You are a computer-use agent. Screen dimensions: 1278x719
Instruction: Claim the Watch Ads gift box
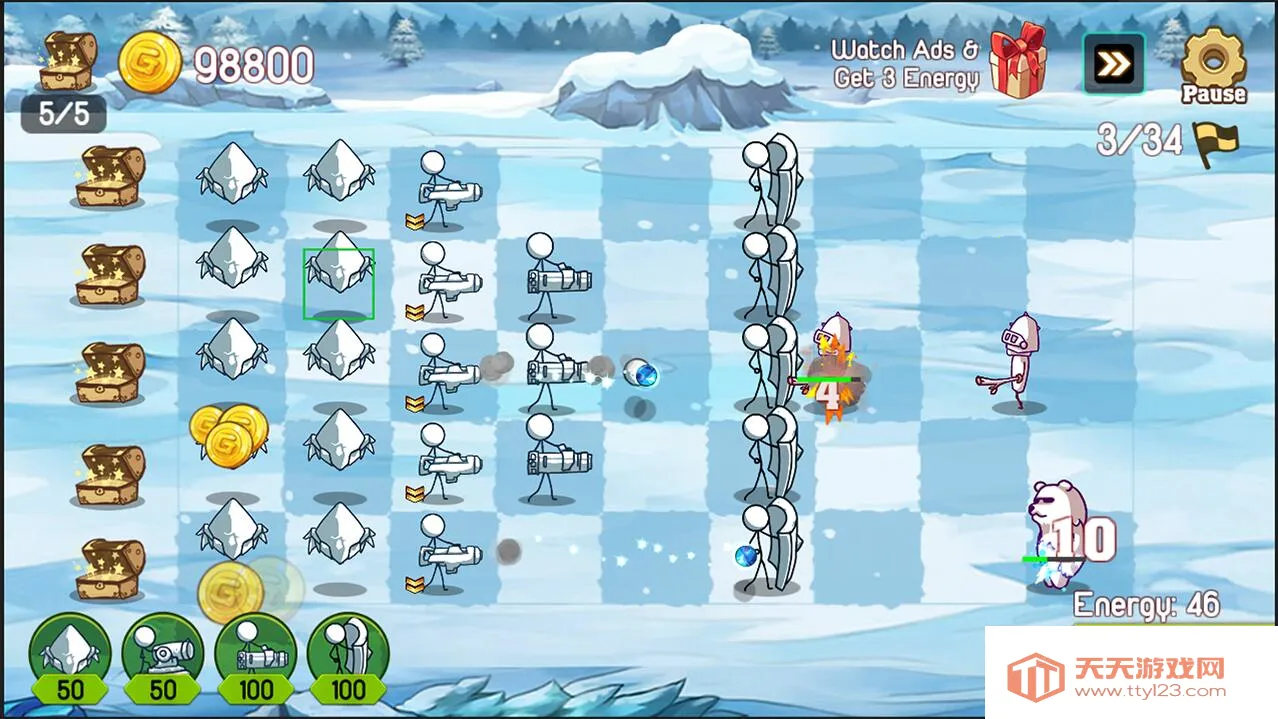click(x=1018, y=61)
